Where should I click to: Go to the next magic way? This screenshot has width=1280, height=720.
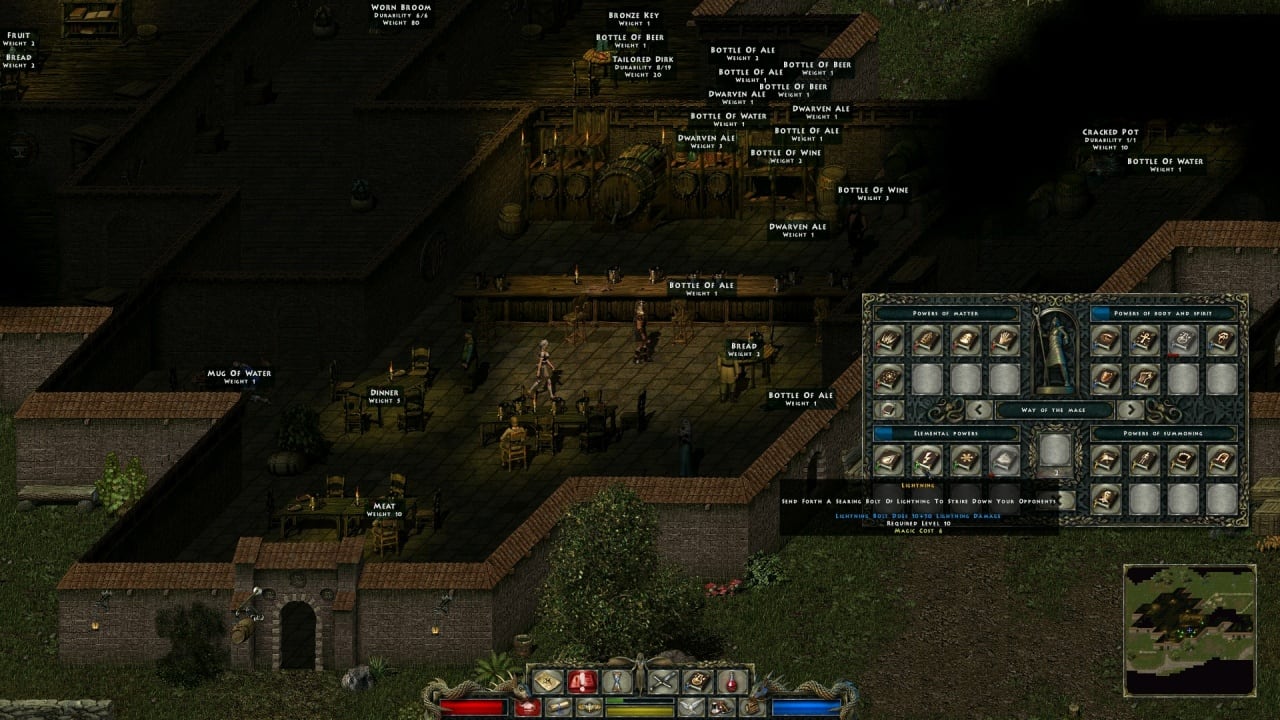tap(1130, 409)
